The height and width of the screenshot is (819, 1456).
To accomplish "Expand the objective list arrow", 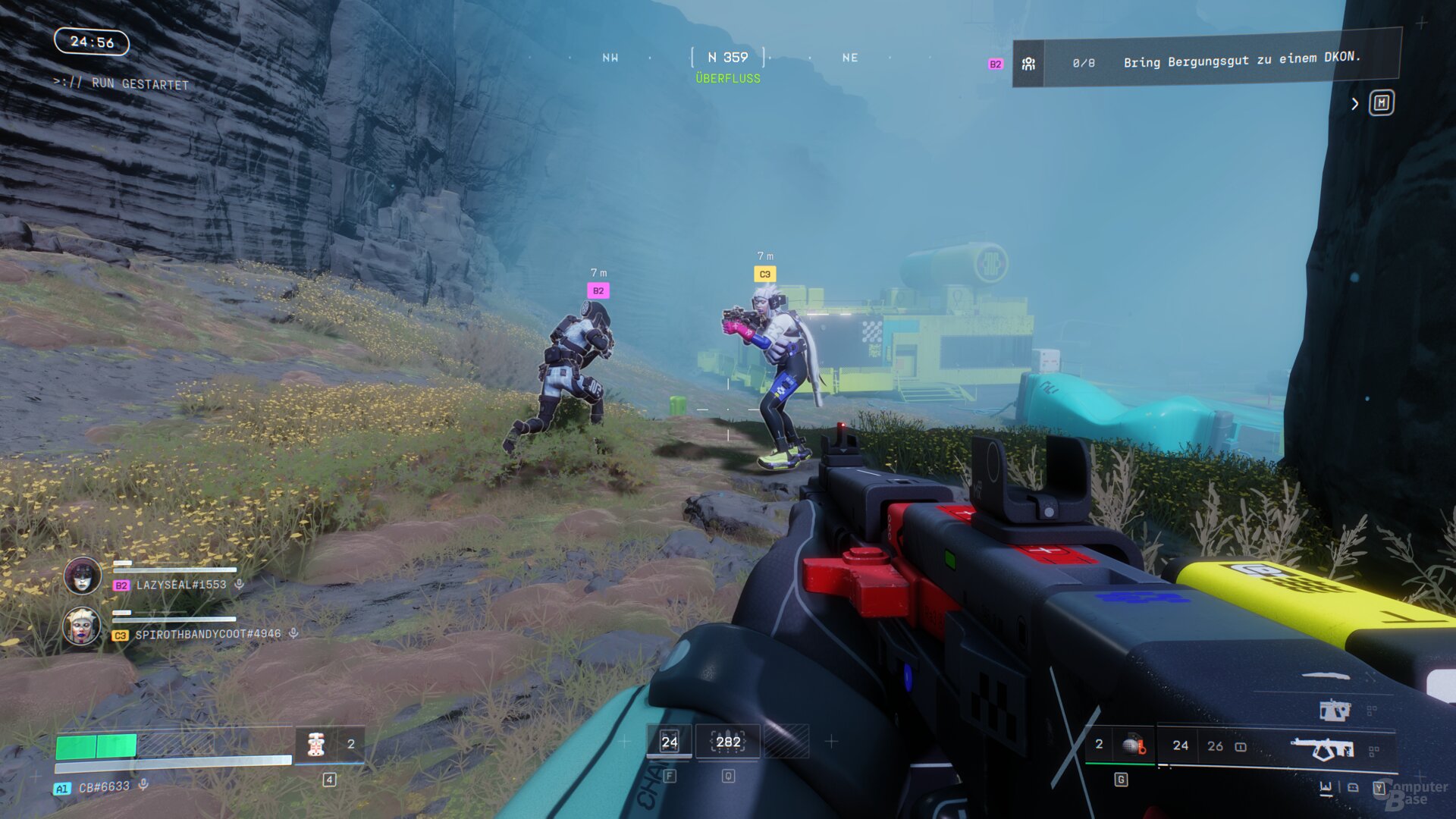I will coord(1355,104).
